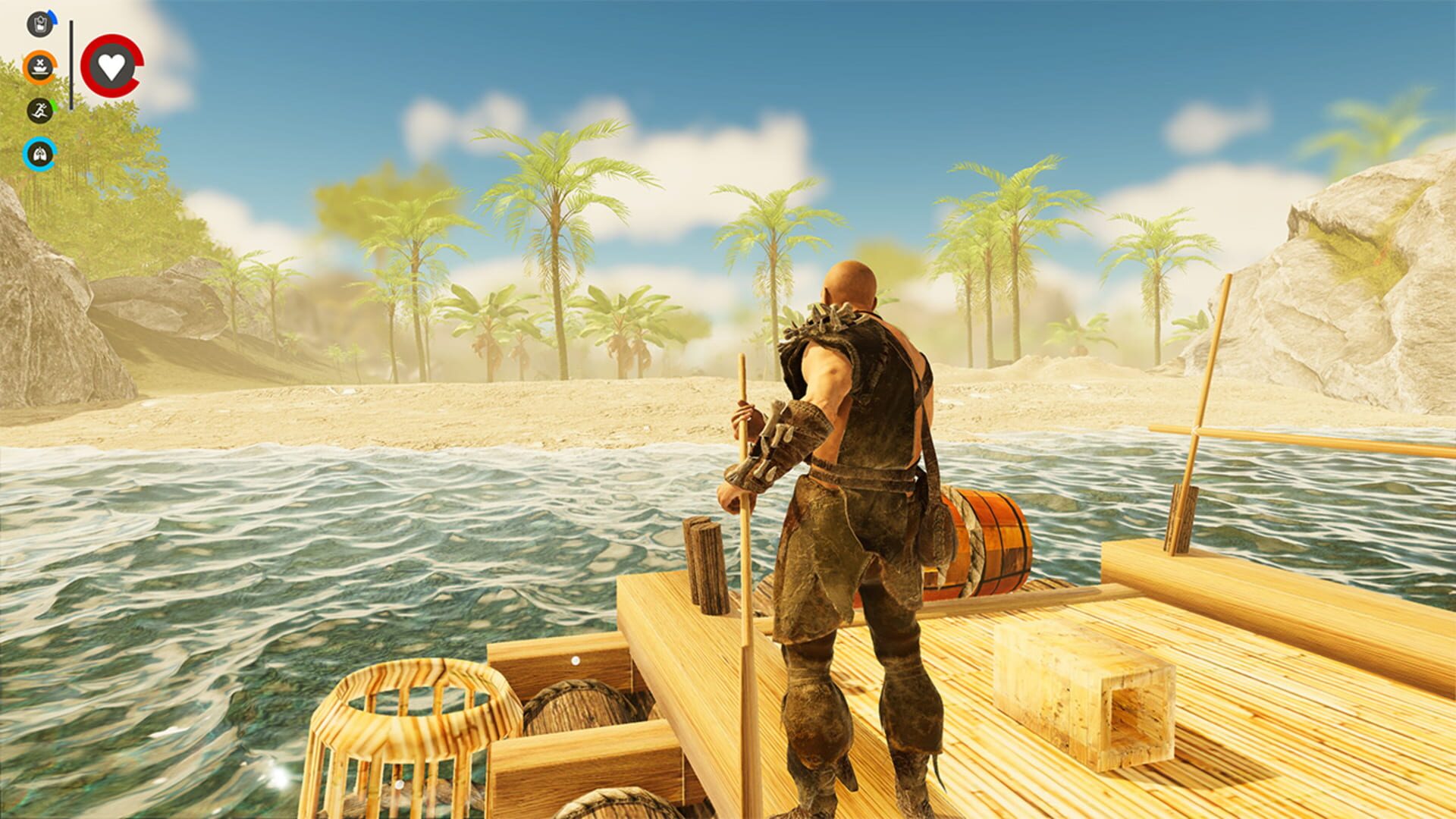Click the hunger indicator with crossed utensils
The image size is (1456, 819).
(39, 67)
